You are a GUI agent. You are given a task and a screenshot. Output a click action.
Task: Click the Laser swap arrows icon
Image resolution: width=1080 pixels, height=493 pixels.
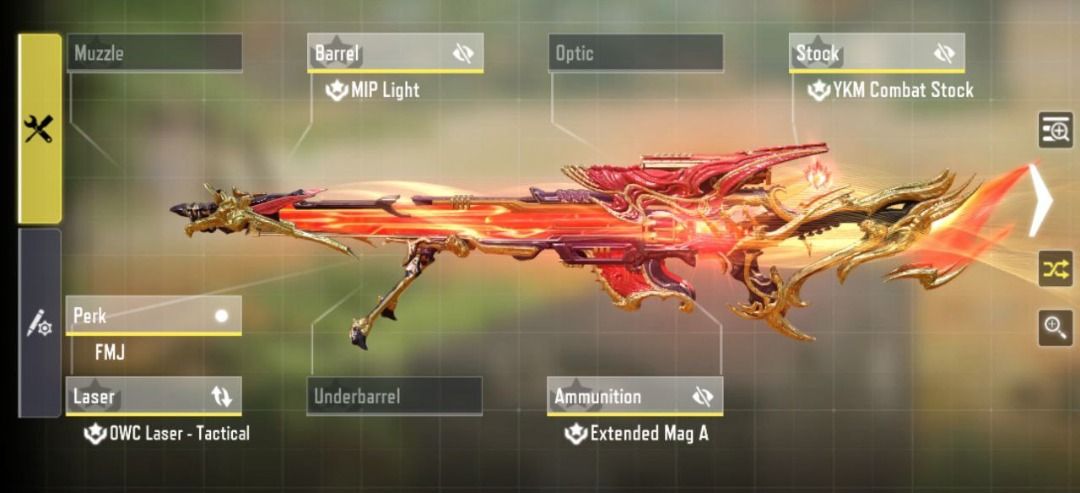coord(221,397)
